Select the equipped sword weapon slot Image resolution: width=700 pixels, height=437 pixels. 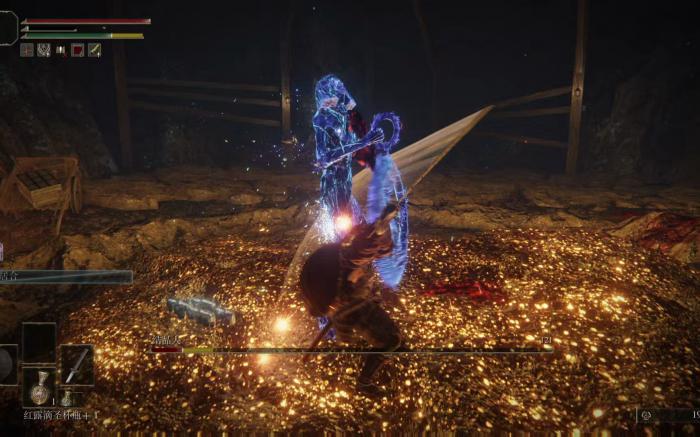(x=77, y=365)
